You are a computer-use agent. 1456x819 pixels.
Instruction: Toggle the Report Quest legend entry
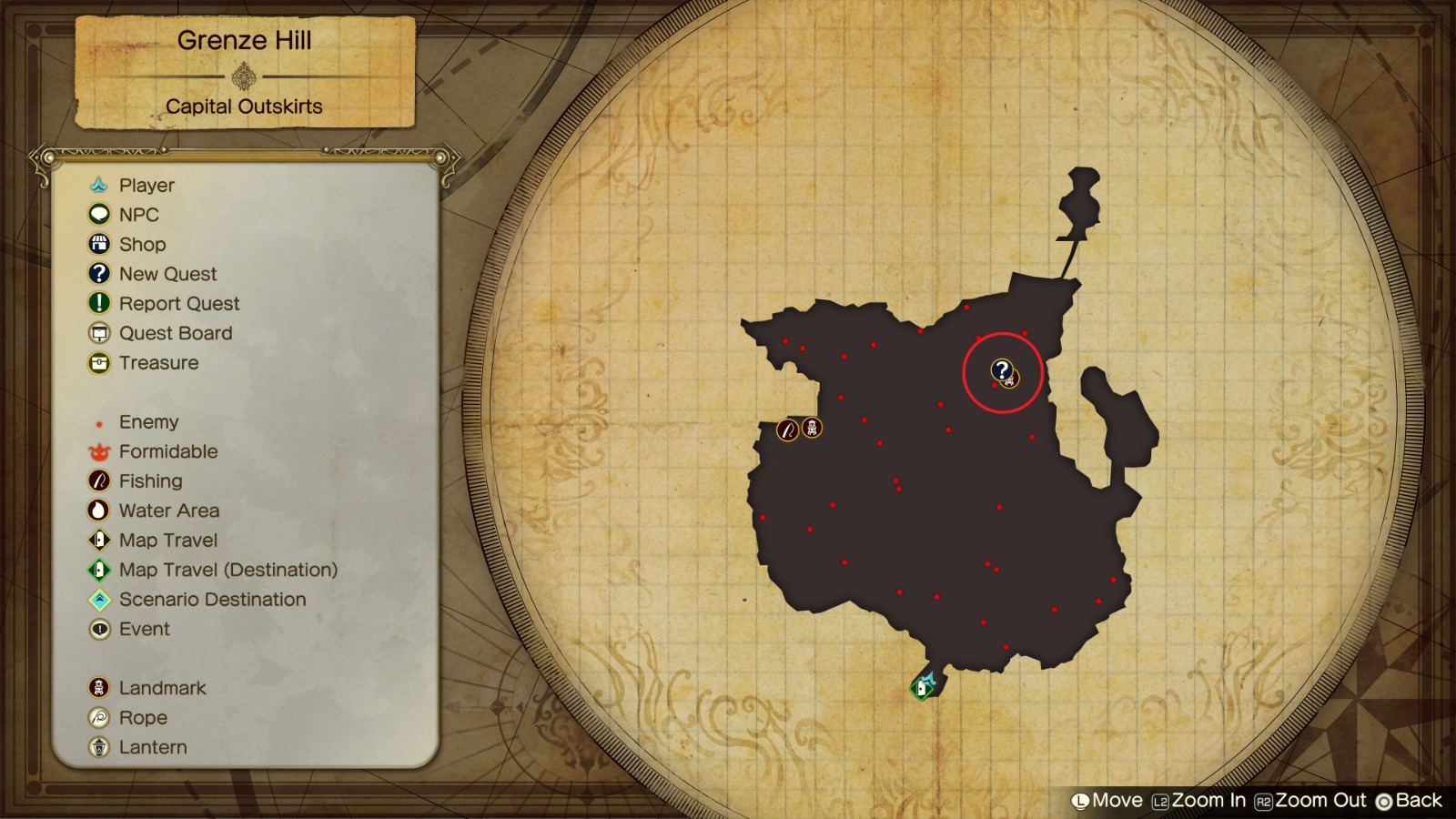101,303
